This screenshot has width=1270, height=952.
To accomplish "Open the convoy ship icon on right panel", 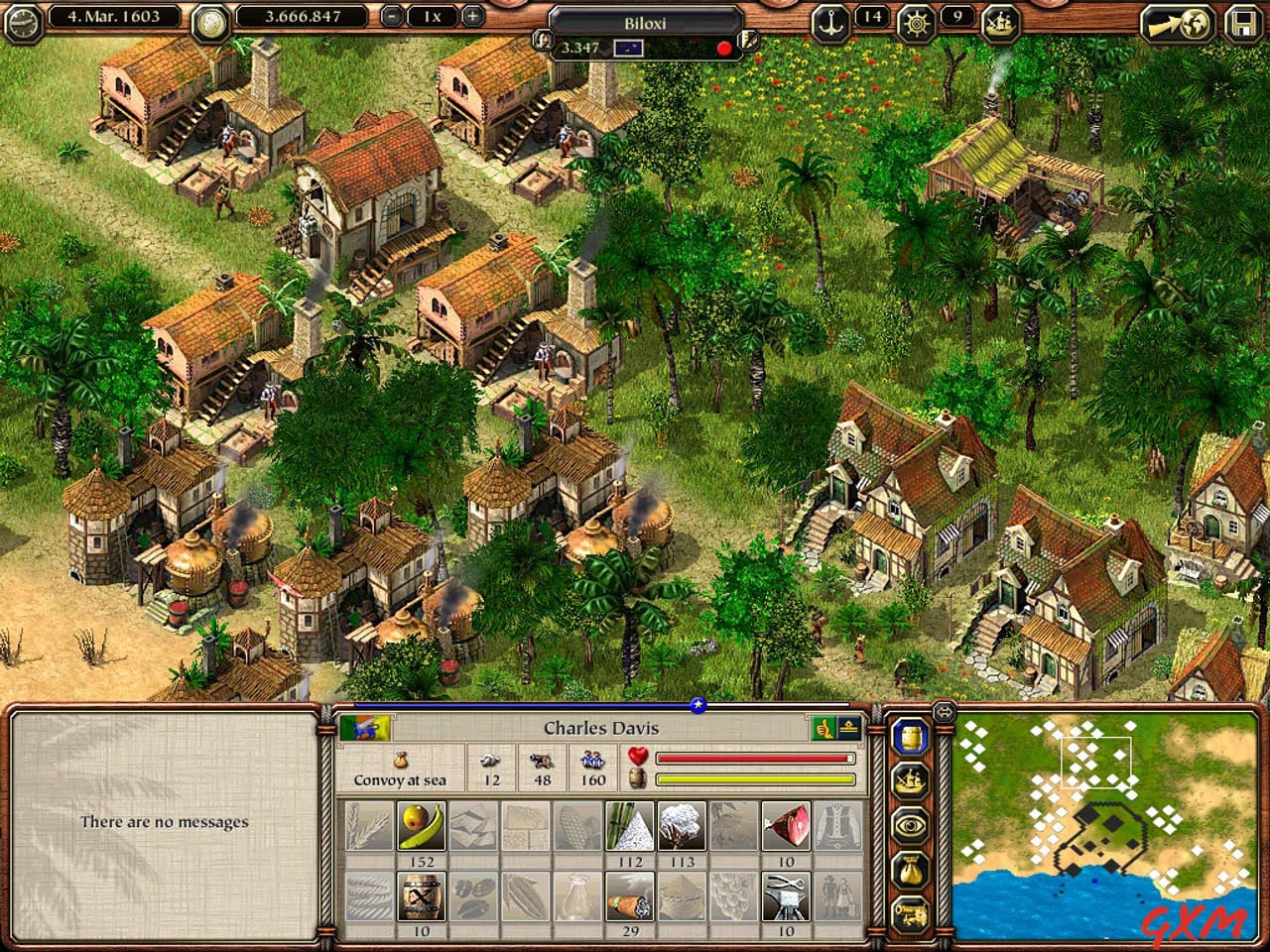I will point(911,780).
